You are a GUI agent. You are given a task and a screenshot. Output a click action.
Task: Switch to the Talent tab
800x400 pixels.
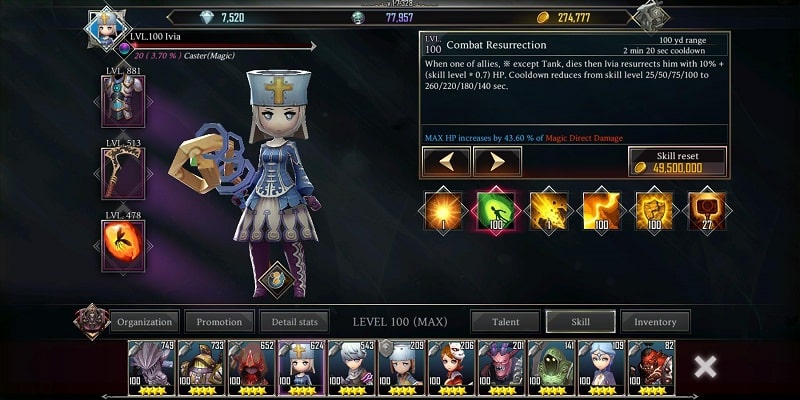tap(505, 322)
